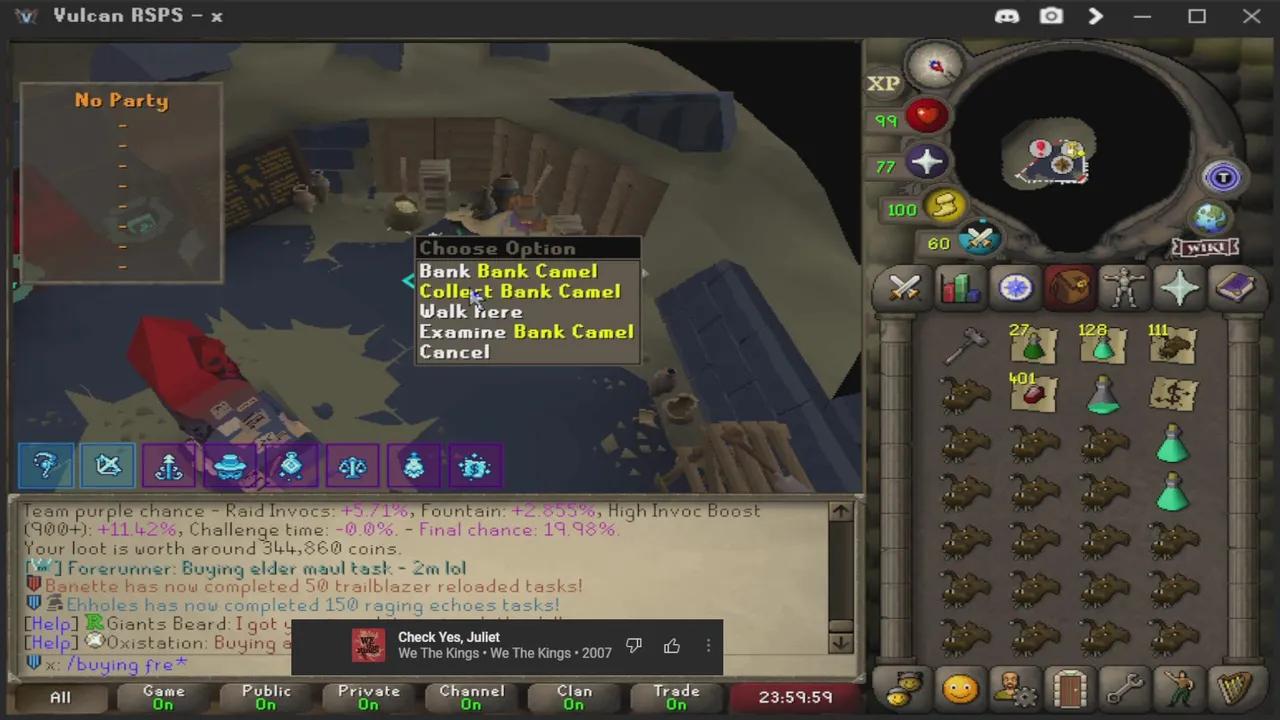Choose "Examine Bank Camel" option

[527, 331]
